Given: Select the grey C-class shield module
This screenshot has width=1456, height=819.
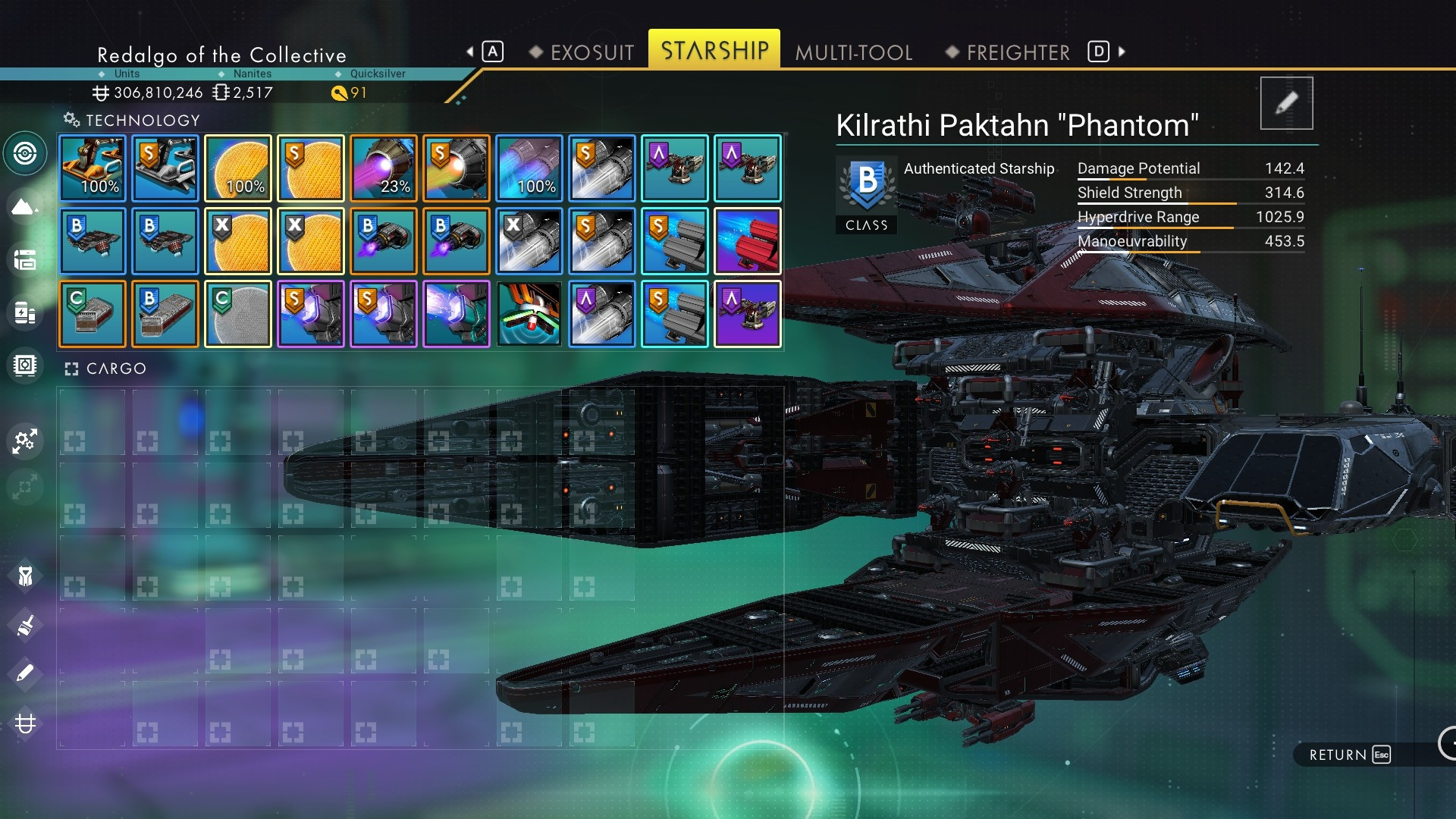Looking at the screenshot, I should click(x=238, y=314).
